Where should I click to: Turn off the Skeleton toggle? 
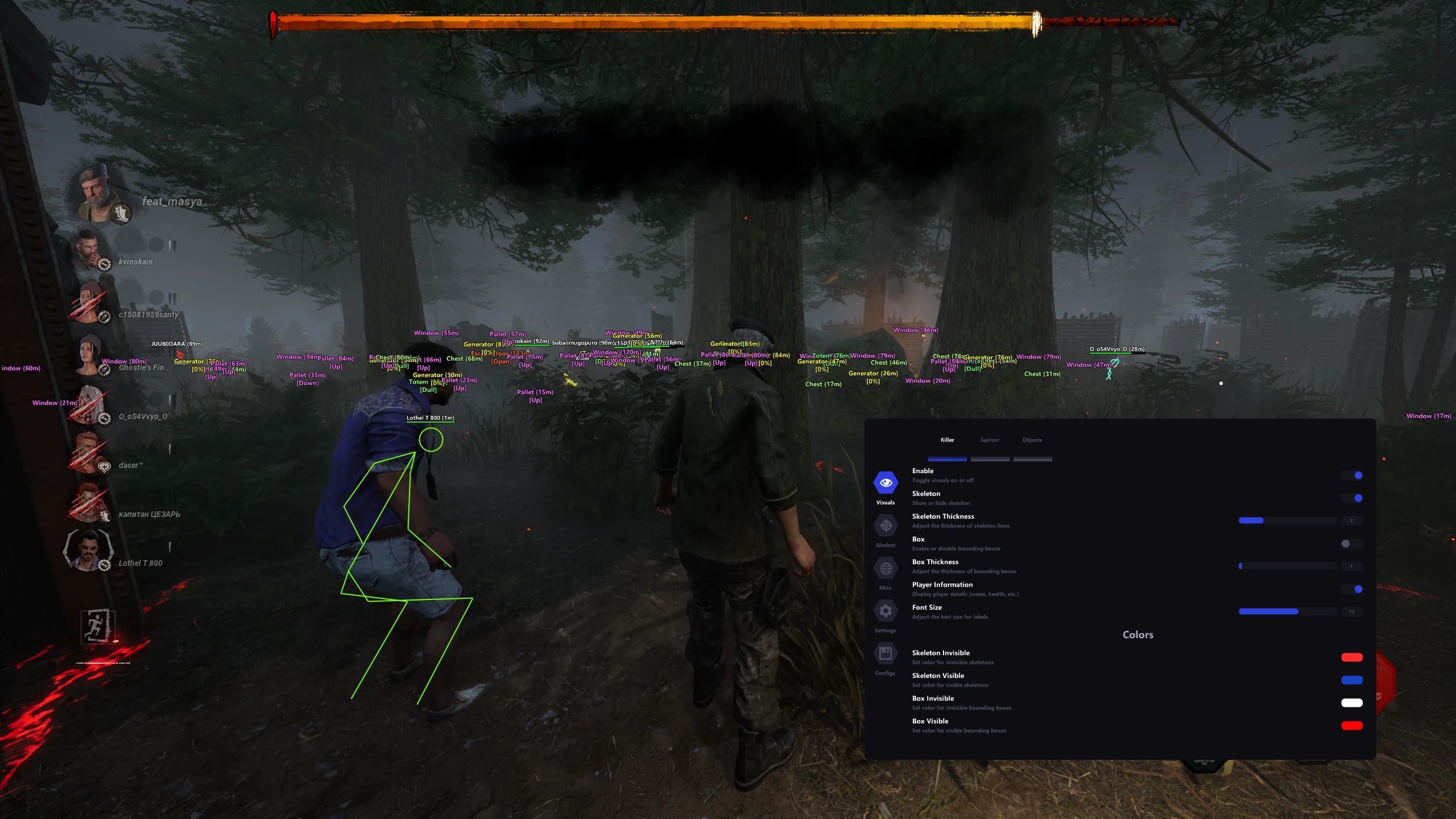(1352, 498)
